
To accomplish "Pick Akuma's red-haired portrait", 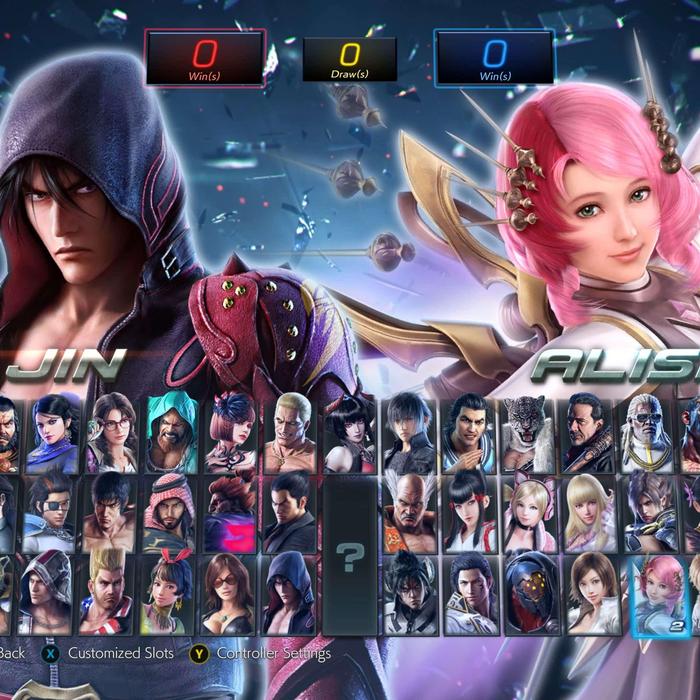I will pyautogui.click(x=232, y=512).
